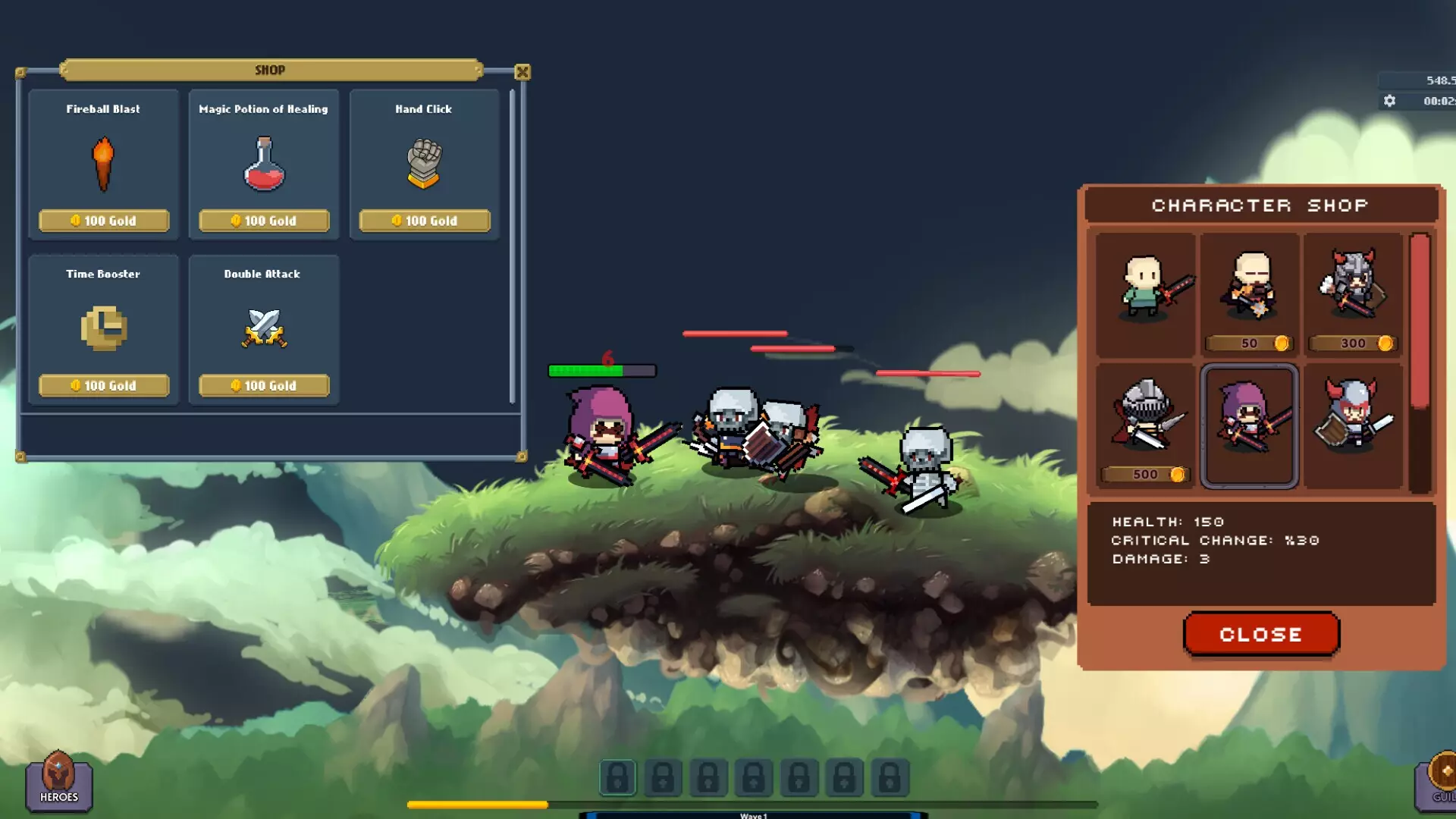Select the Fireball Blast item in the shop
This screenshot has width=1456, height=819.
104,165
